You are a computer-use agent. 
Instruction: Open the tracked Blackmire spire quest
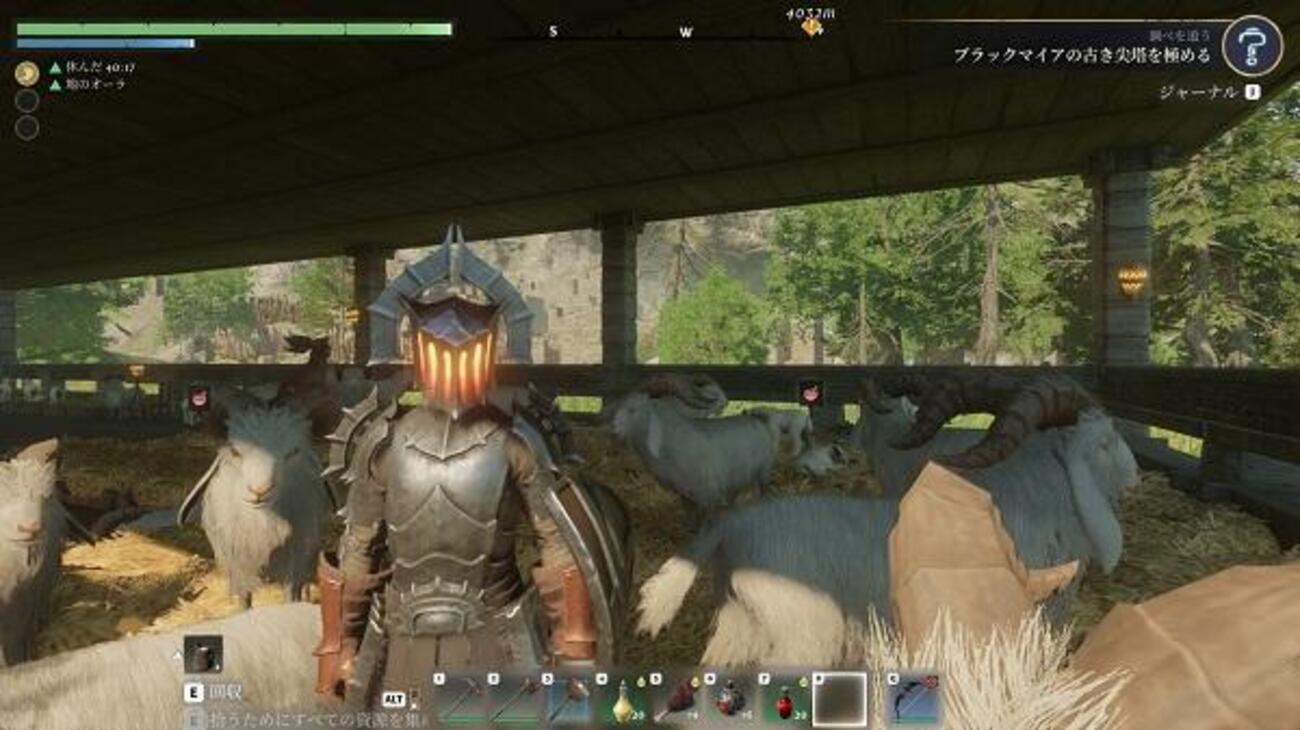click(x=1081, y=56)
